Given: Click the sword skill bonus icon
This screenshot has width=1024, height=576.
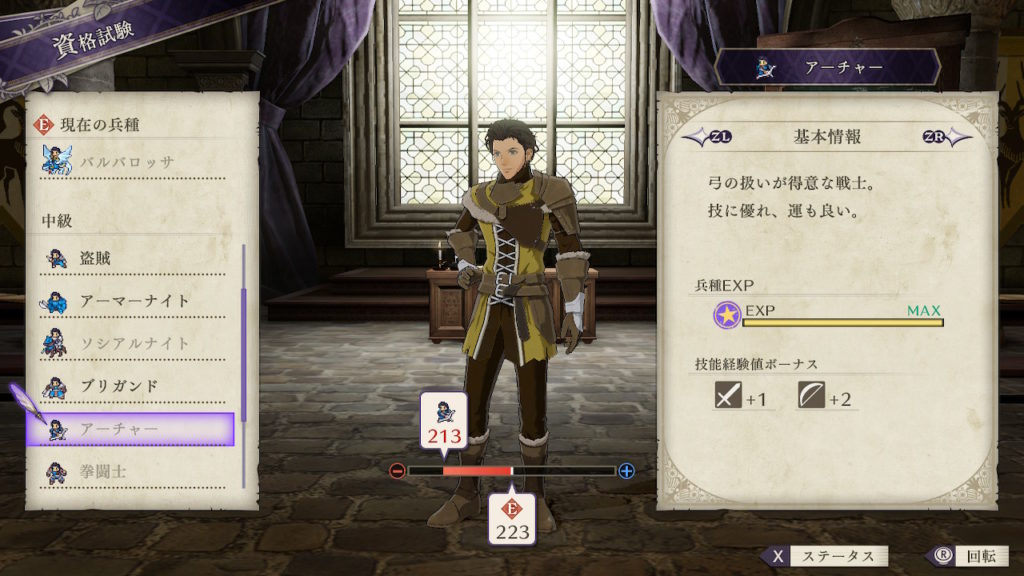Looking at the screenshot, I should coord(727,397).
